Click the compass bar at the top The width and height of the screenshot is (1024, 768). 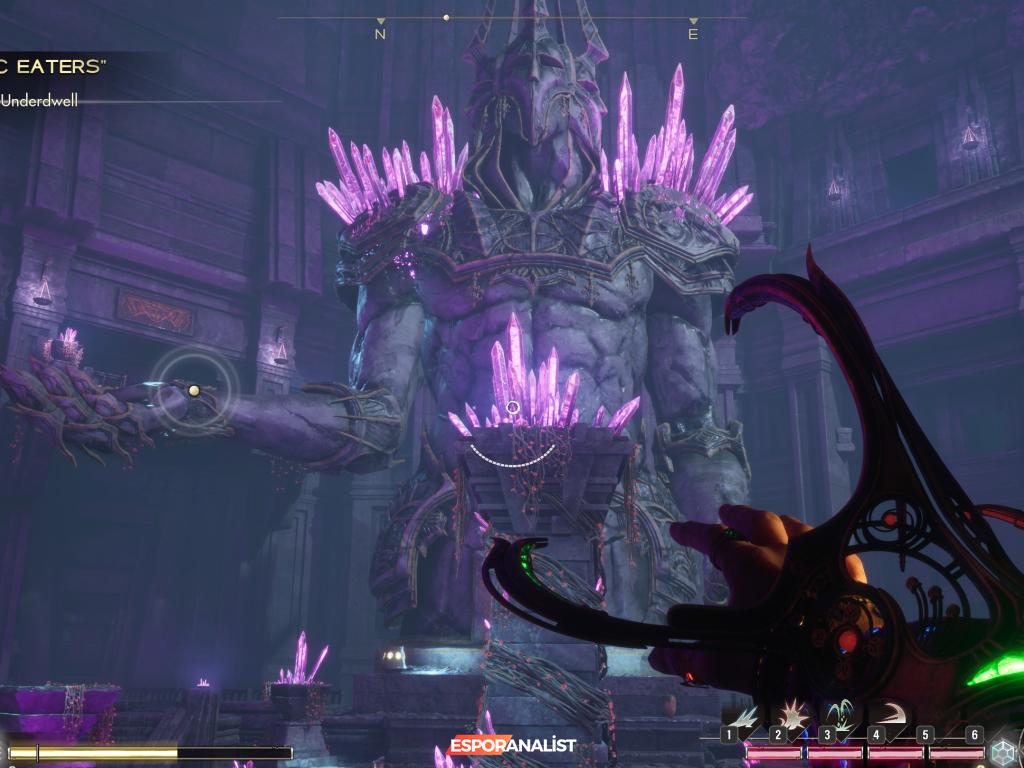click(x=512, y=19)
